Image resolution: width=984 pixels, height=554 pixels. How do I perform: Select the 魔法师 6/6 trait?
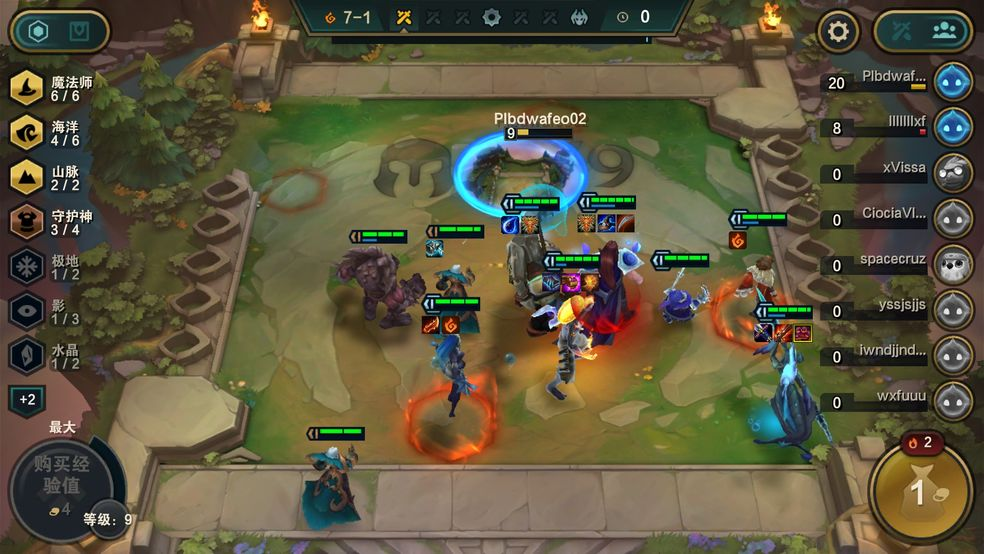[28, 90]
